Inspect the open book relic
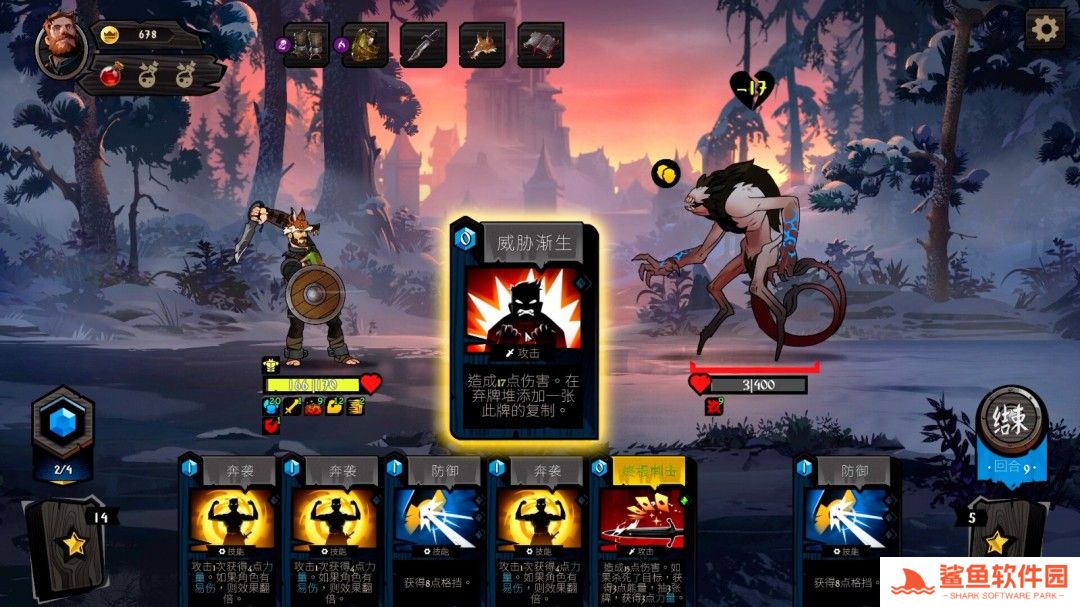Screen dimensions: 1080x607 tap(540, 45)
